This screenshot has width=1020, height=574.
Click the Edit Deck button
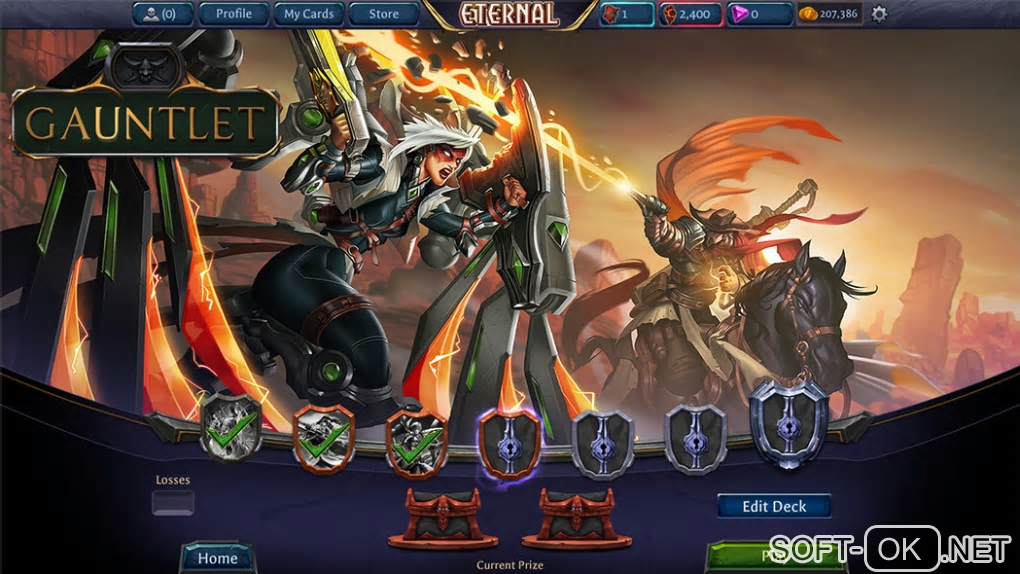click(x=774, y=506)
